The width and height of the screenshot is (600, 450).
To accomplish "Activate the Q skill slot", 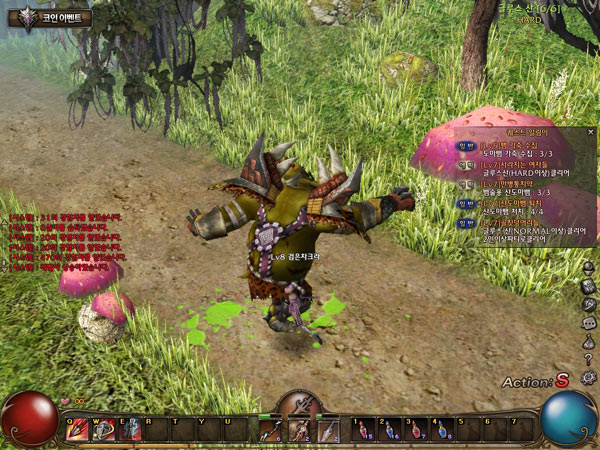I will coord(76,430).
